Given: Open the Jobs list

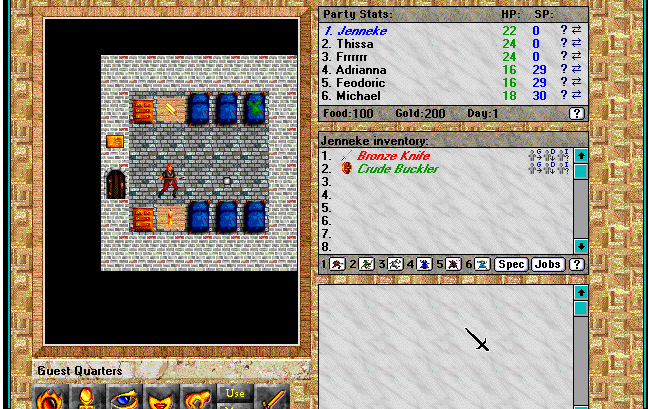Looking at the screenshot, I should [547, 265].
